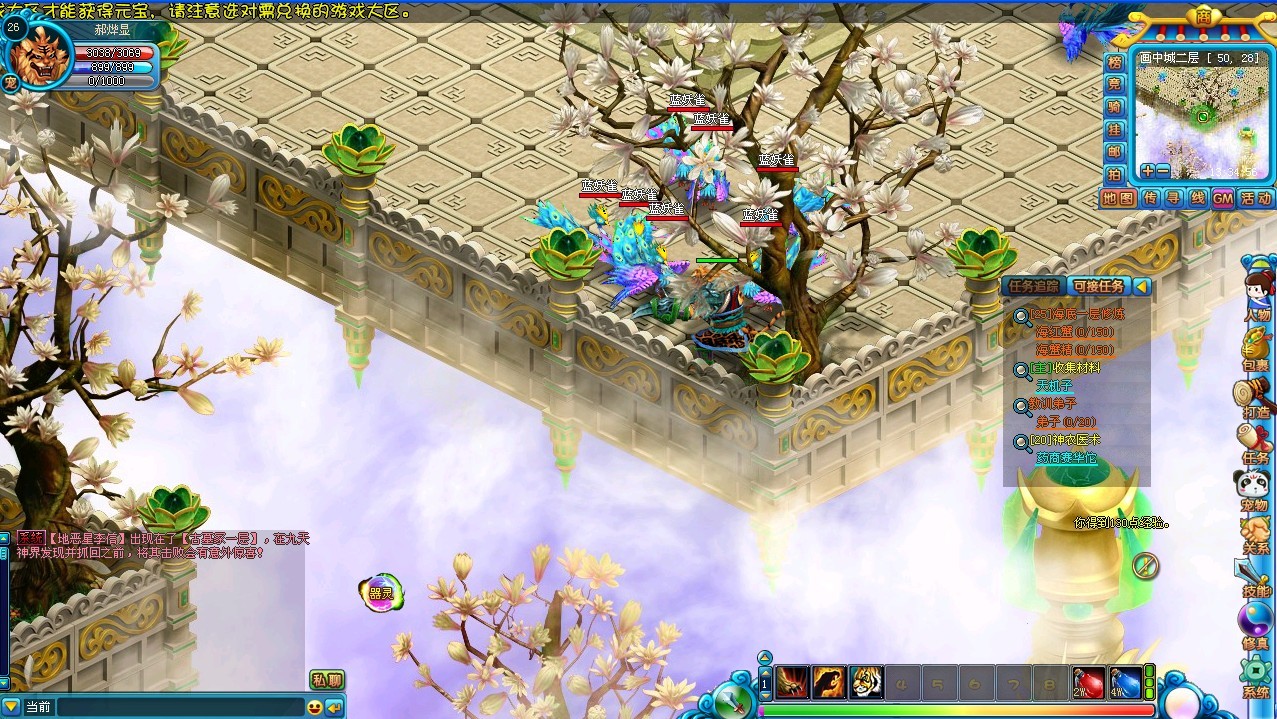Click the chat text input box
Image resolution: width=1277 pixels, height=719 pixels.
178,707
